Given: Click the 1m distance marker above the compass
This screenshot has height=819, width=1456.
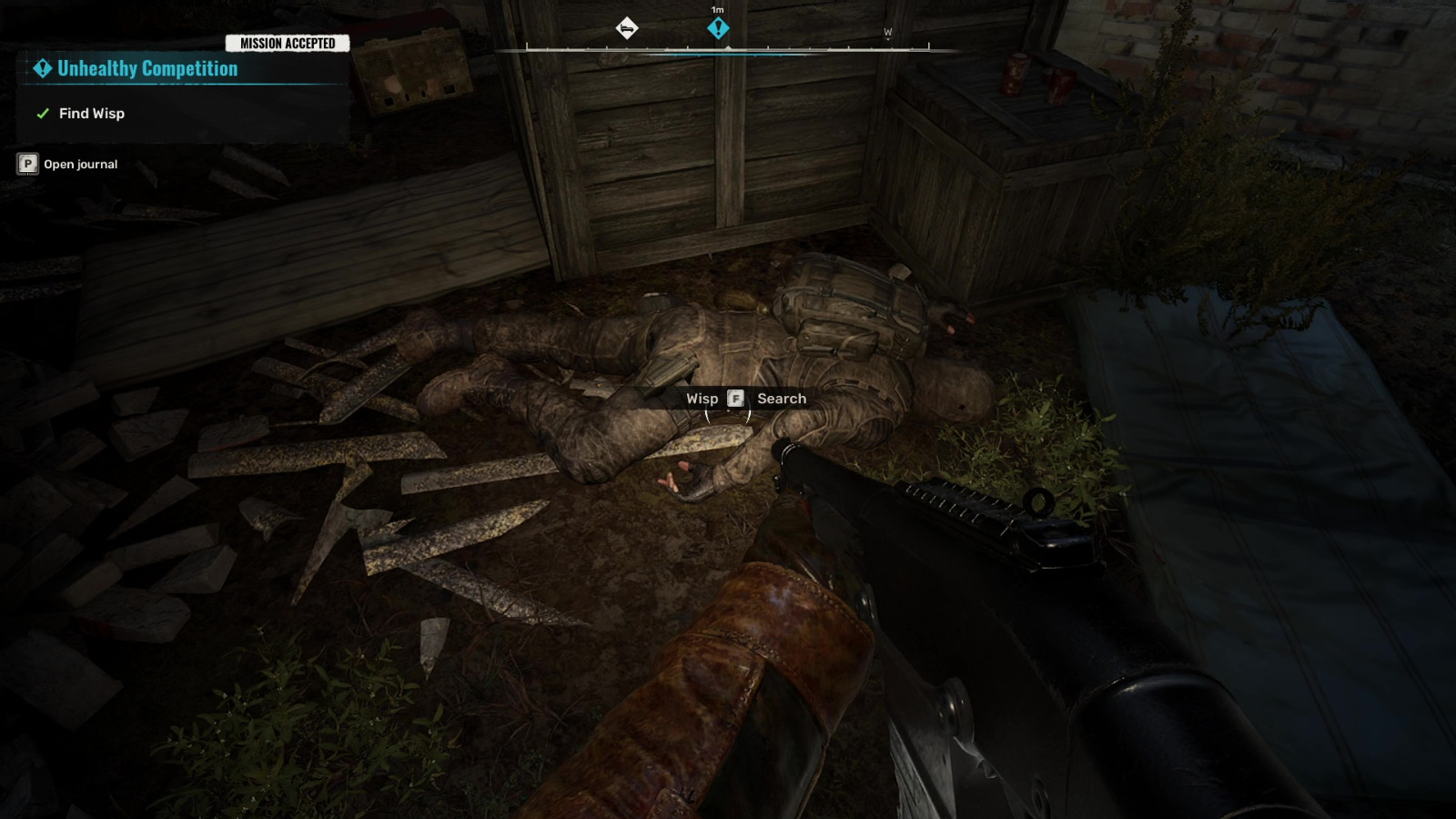Looking at the screenshot, I should tap(717, 8).
